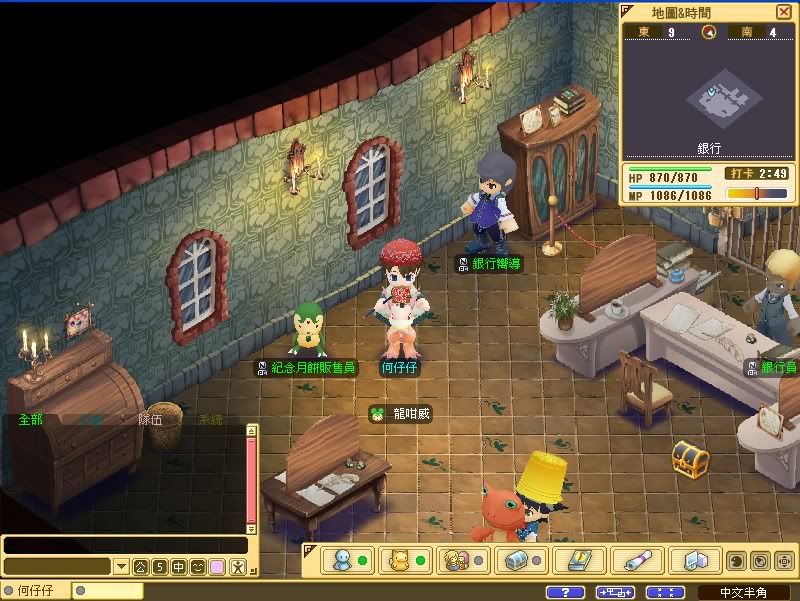
Task: Switch to the 全部 chat tab
Action: pyautogui.click(x=30, y=420)
